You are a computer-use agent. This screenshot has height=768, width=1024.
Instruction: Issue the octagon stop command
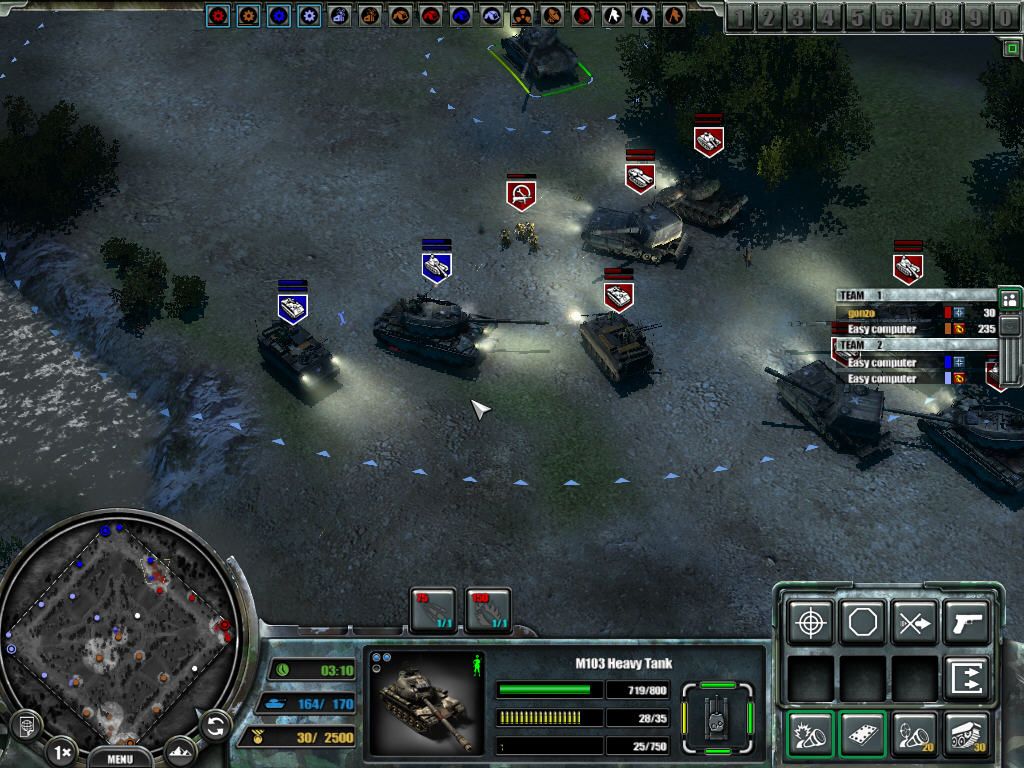coord(862,623)
